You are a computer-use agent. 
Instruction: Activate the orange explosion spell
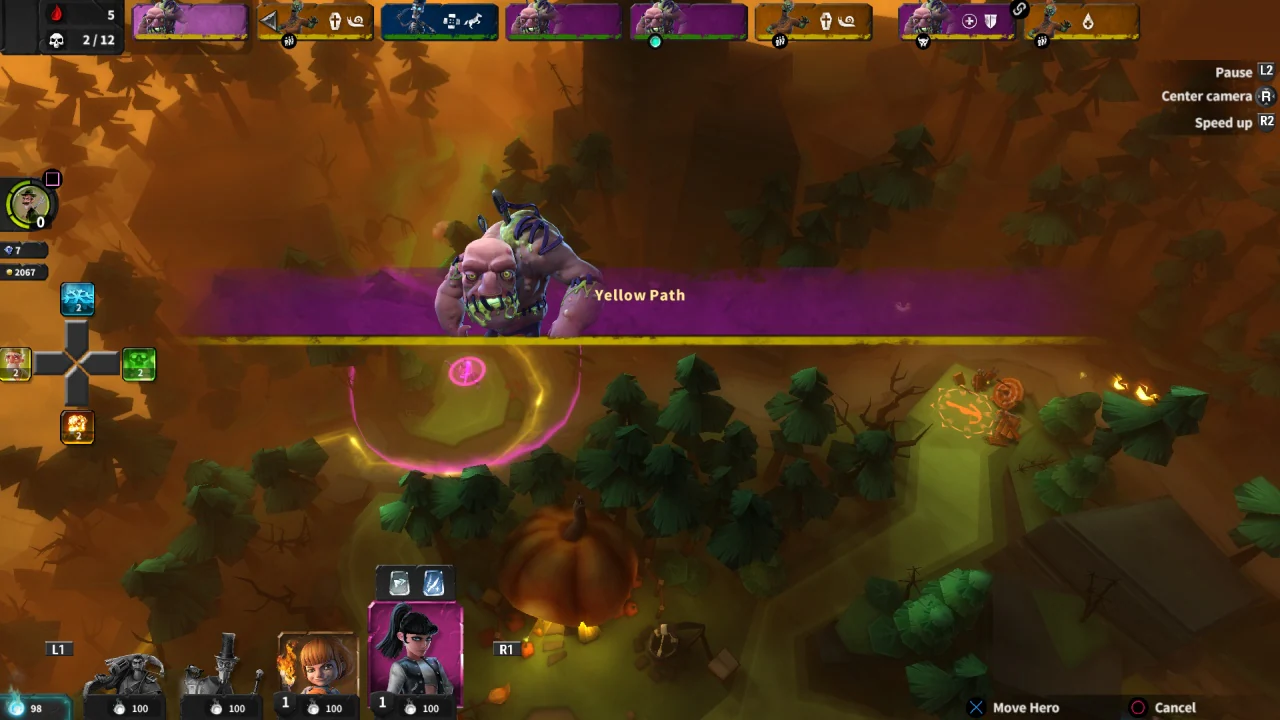click(77, 427)
